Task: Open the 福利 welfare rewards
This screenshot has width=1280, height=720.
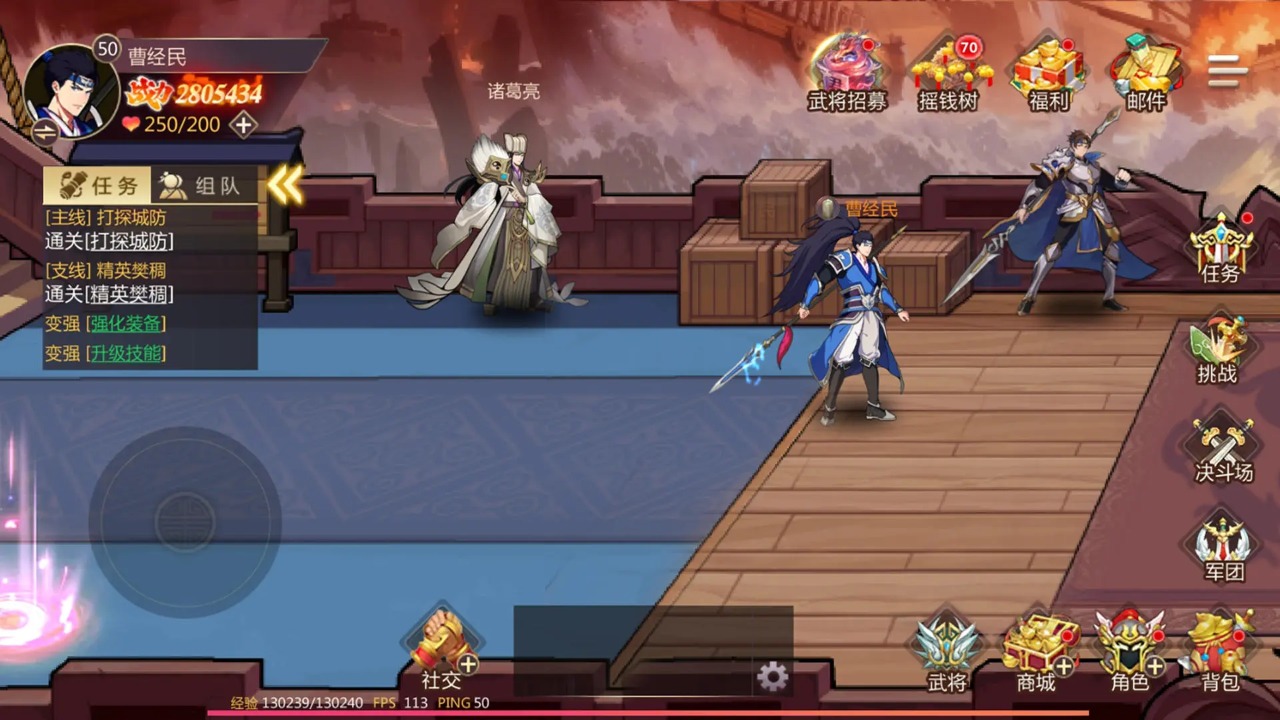Action: (x=1047, y=70)
